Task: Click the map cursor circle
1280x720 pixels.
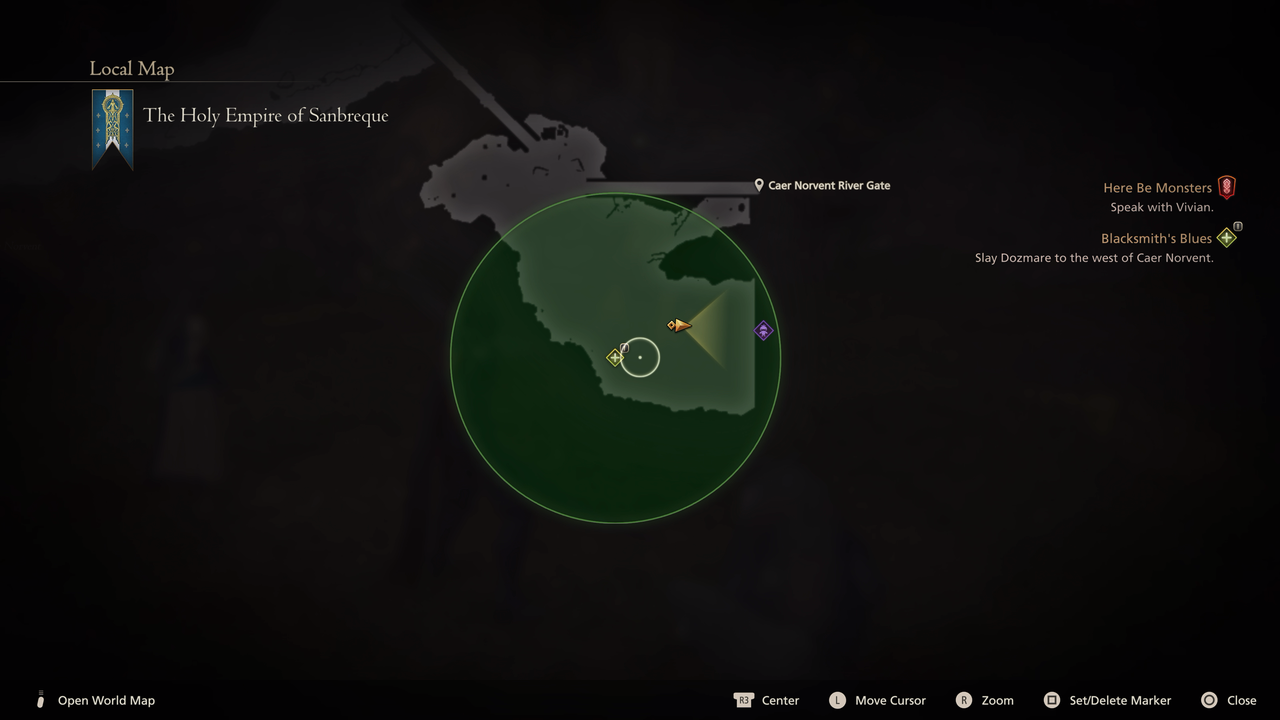Action: tap(640, 358)
